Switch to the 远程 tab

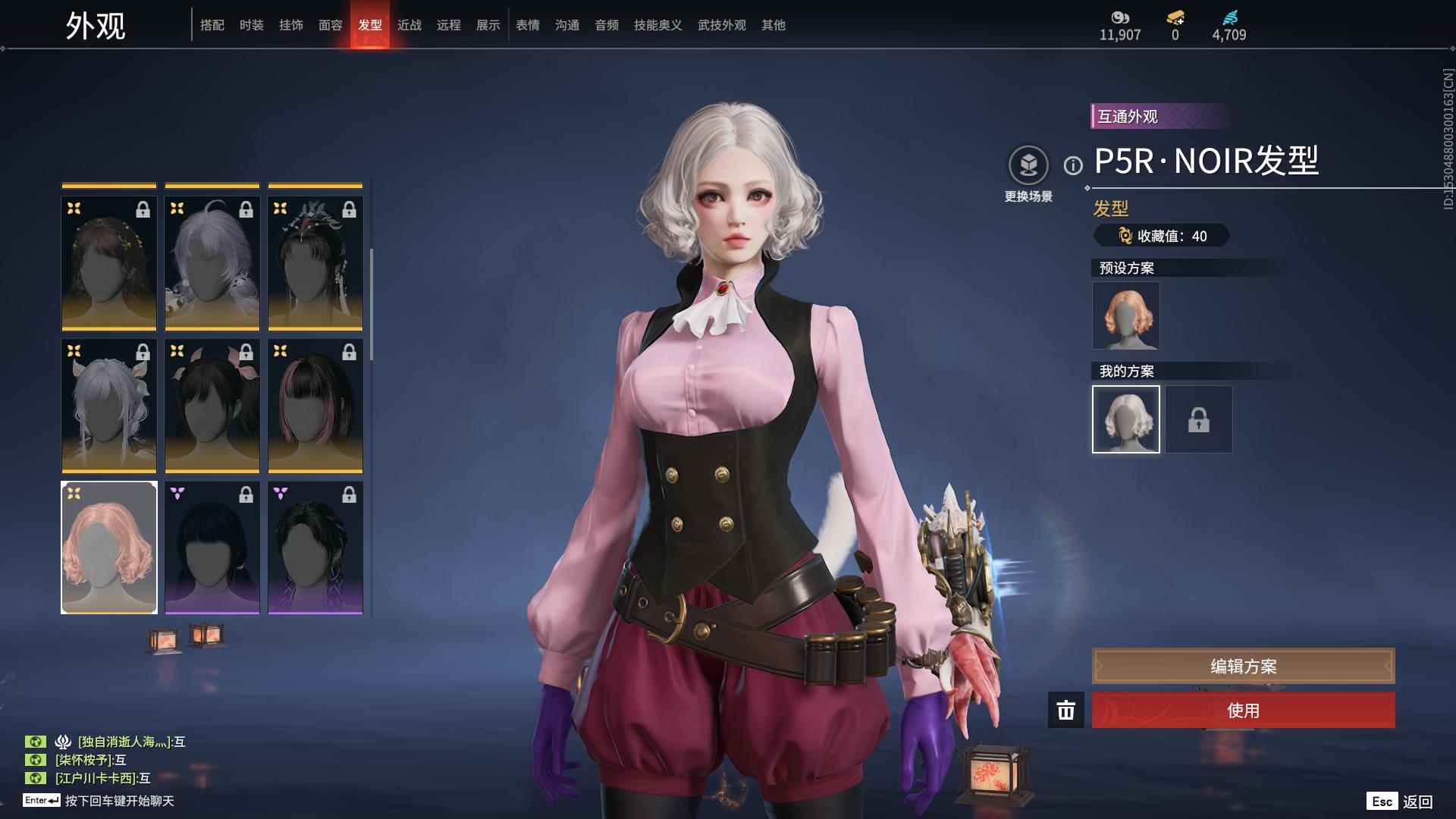pyautogui.click(x=448, y=25)
